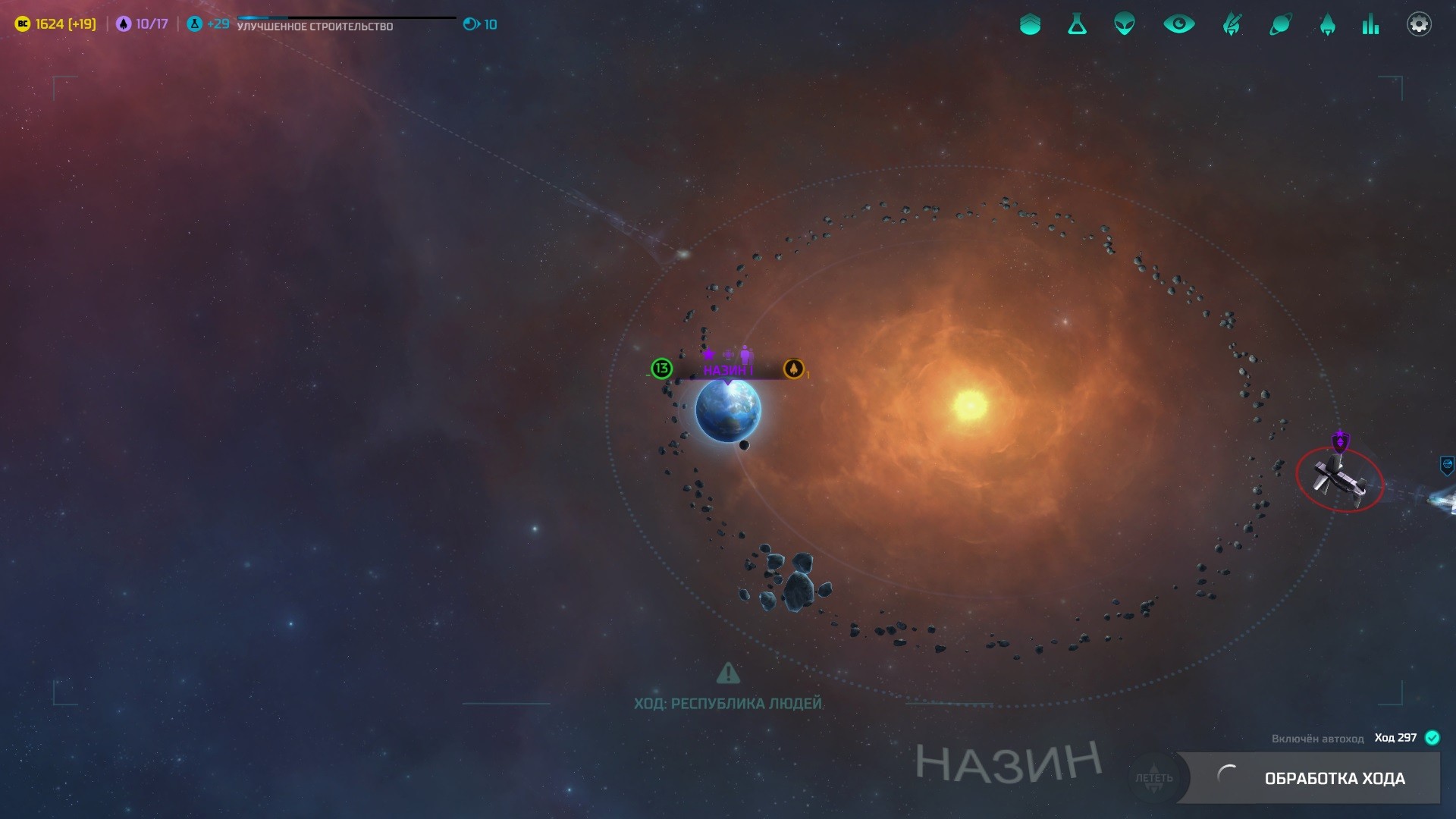Click the orange ship production badge

pyautogui.click(x=793, y=369)
